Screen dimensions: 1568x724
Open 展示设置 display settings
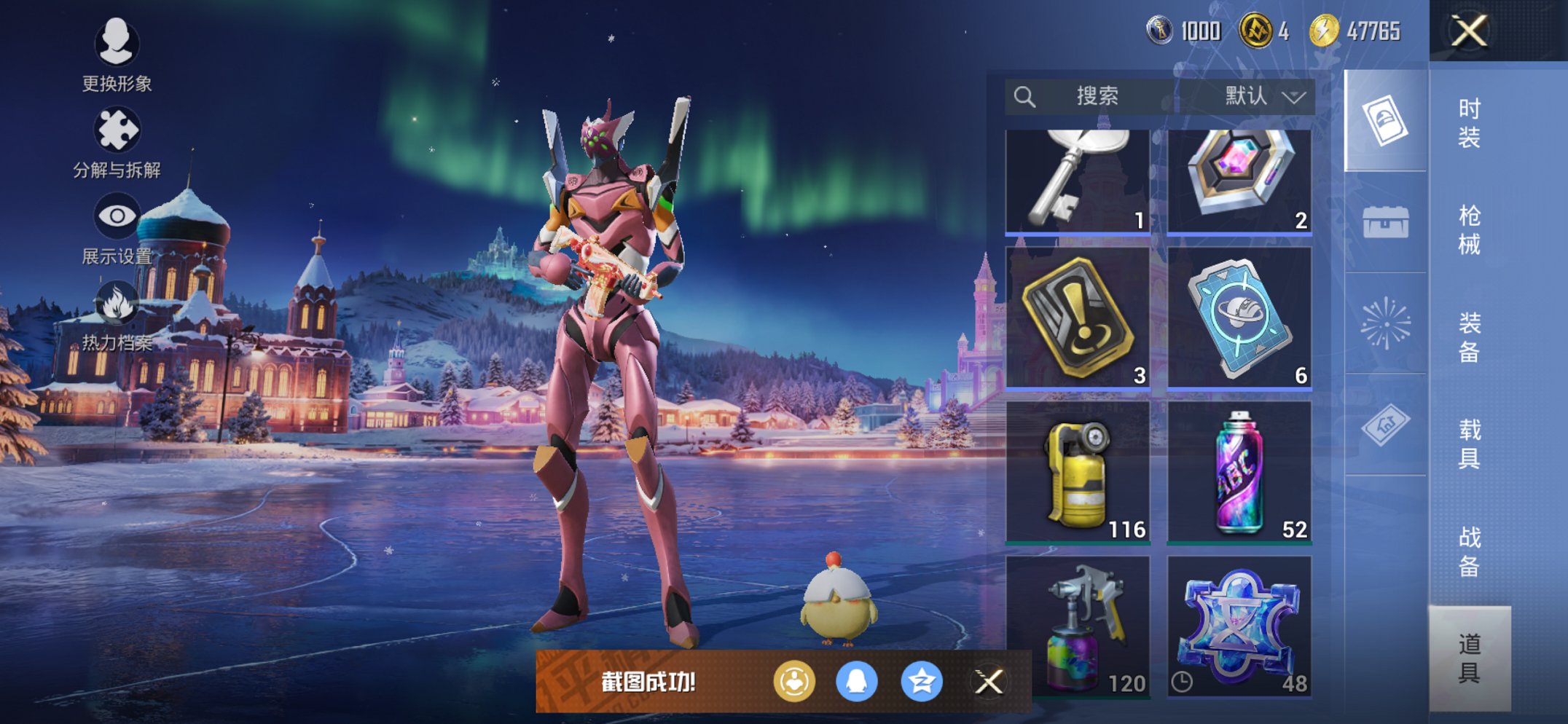click(117, 228)
